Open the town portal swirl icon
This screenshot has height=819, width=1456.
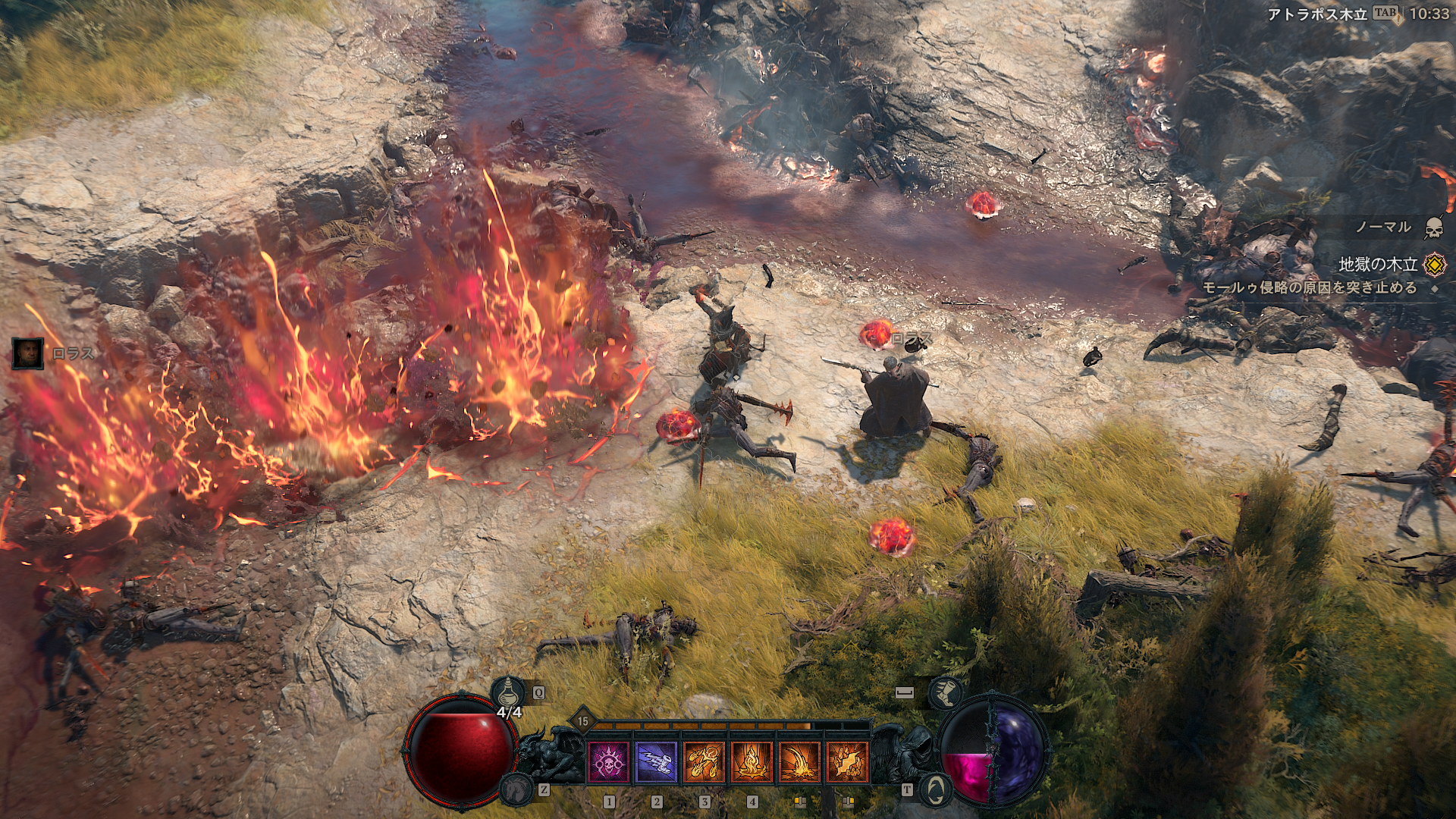pos(935,789)
